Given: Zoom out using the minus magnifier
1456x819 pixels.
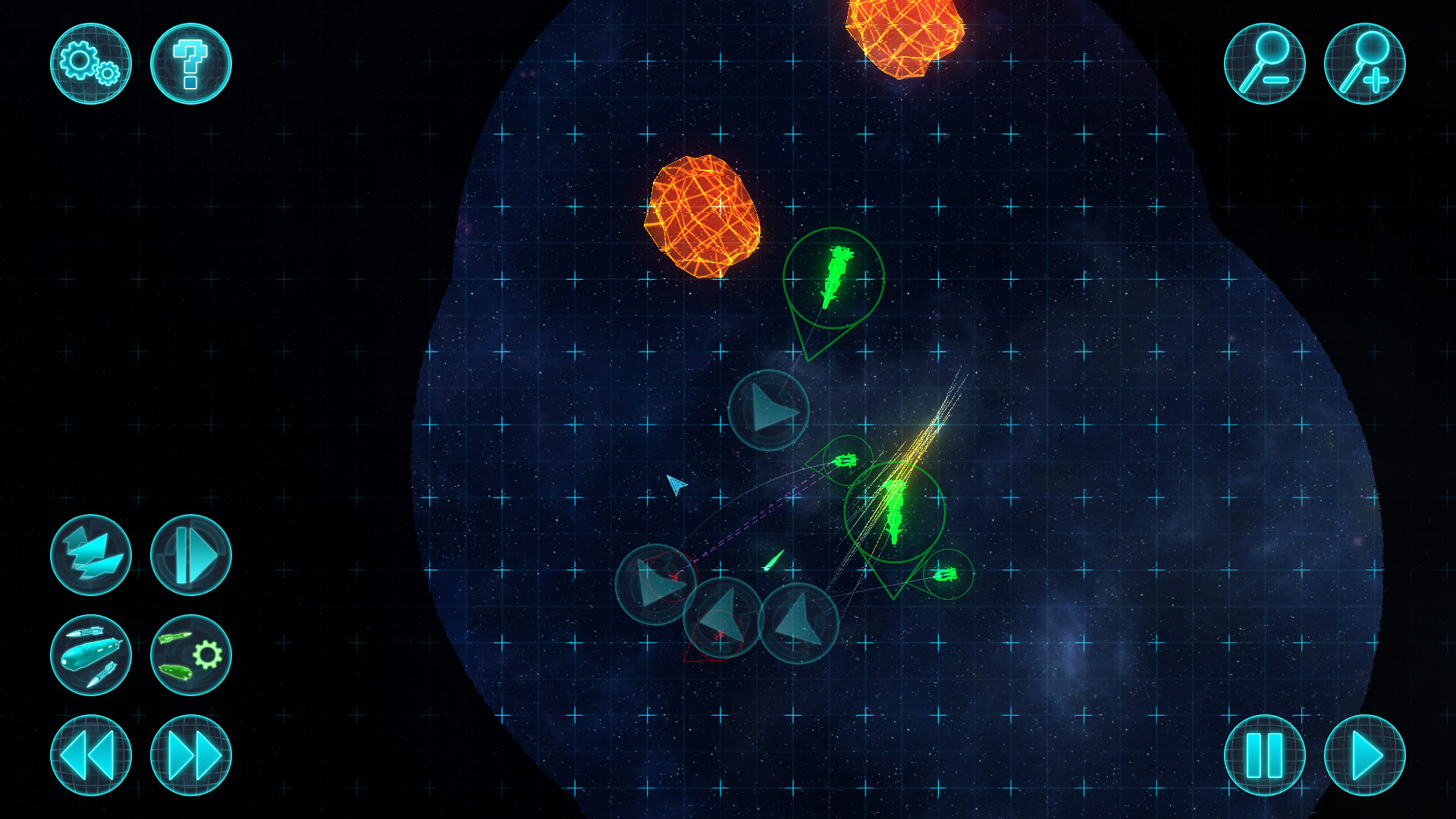Looking at the screenshot, I should coord(1266,64).
